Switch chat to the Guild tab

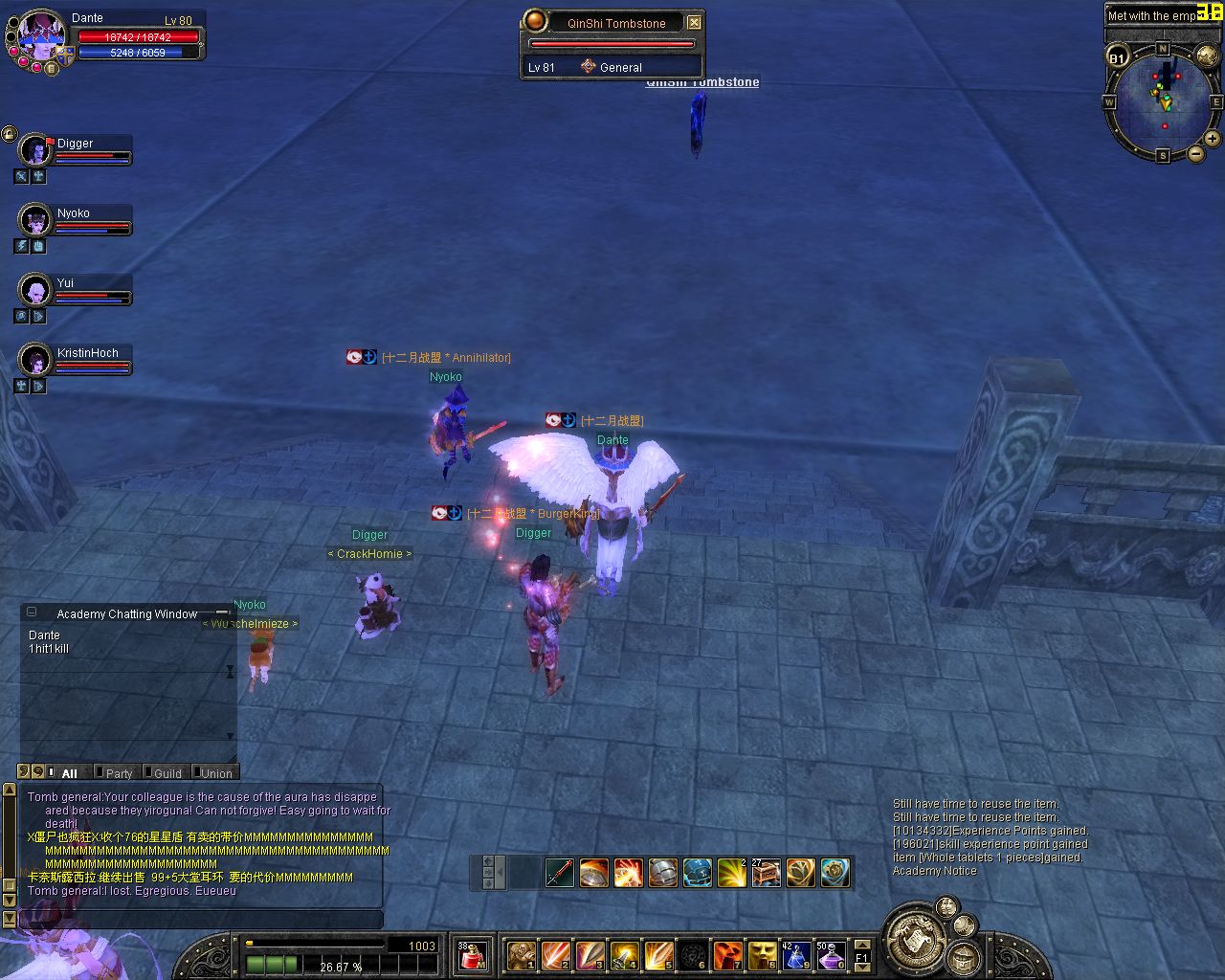167,773
